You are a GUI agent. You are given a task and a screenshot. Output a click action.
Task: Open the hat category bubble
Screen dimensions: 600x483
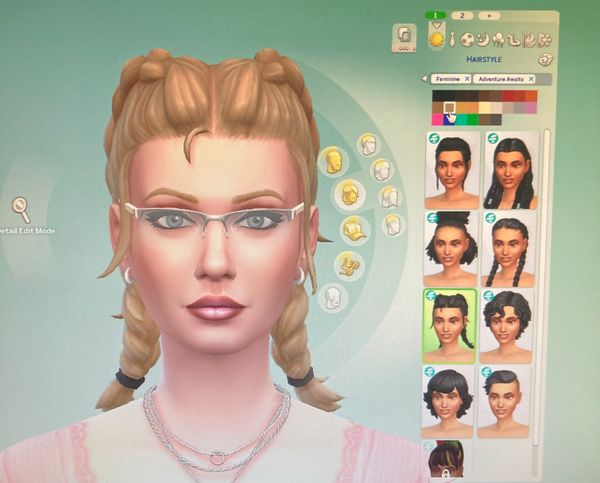pyautogui.click(x=353, y=231)
